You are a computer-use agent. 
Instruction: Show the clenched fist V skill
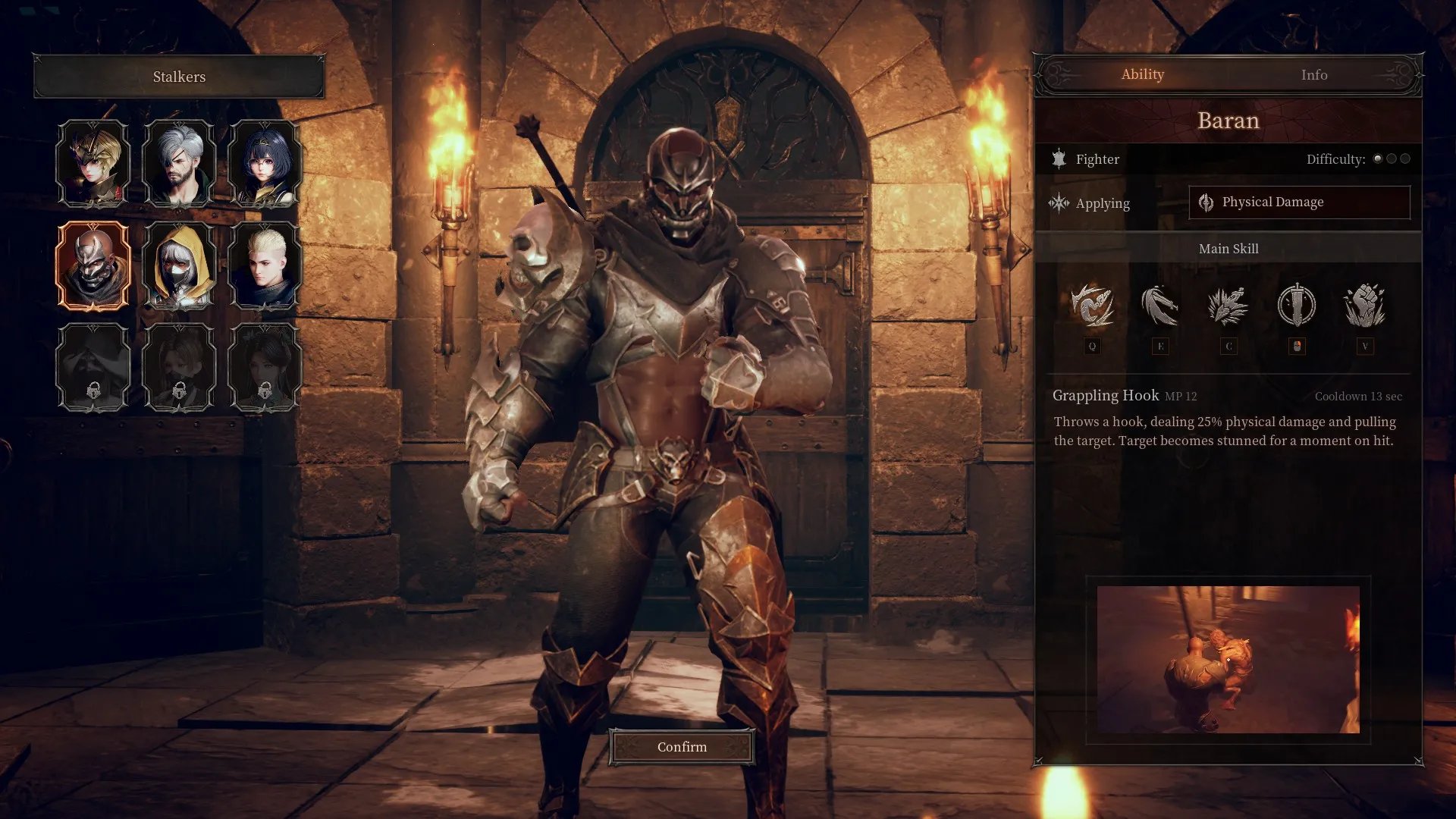1364,306
